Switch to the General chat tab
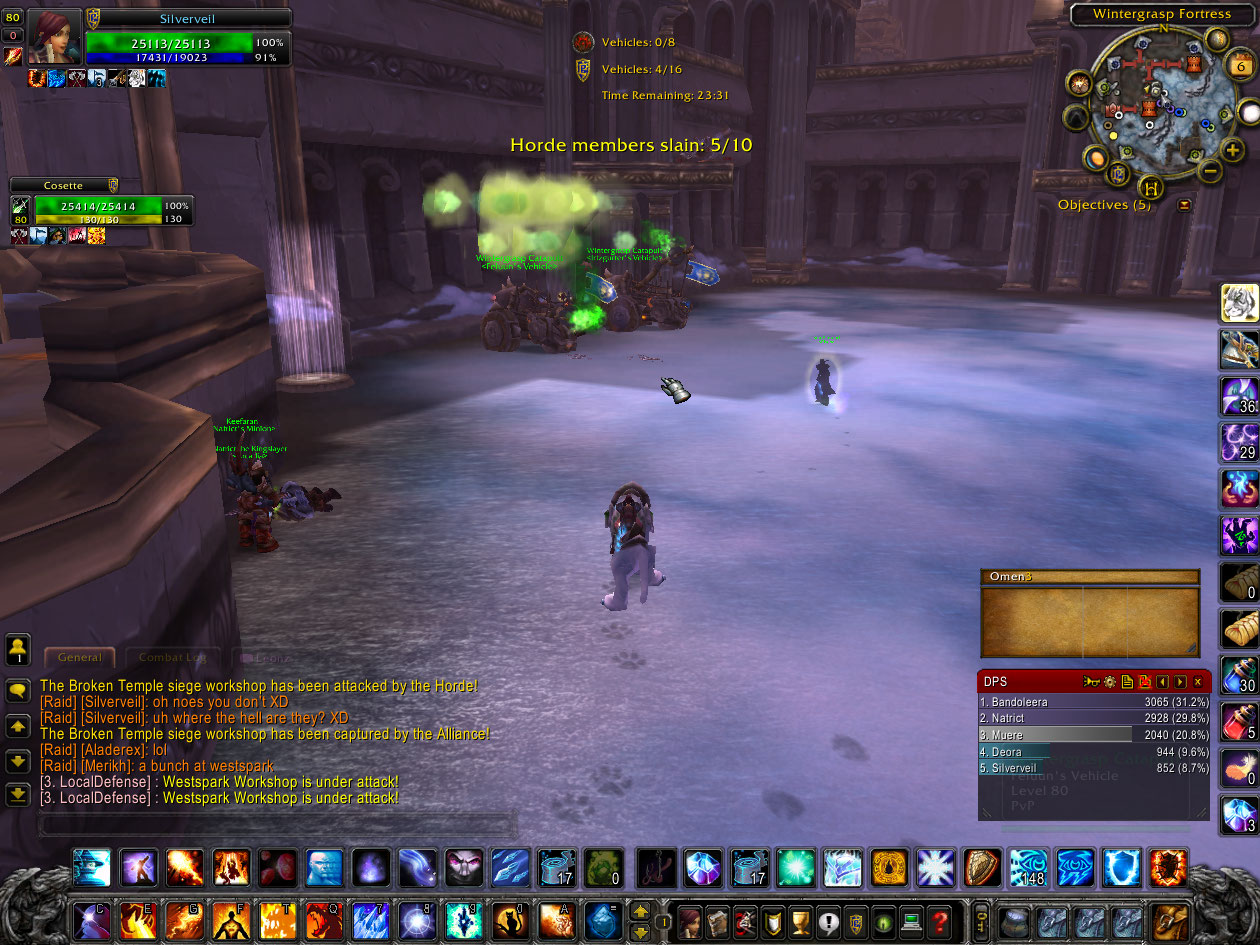The width and height of the screenshot is (1260, 945). (x=80, y=657)
